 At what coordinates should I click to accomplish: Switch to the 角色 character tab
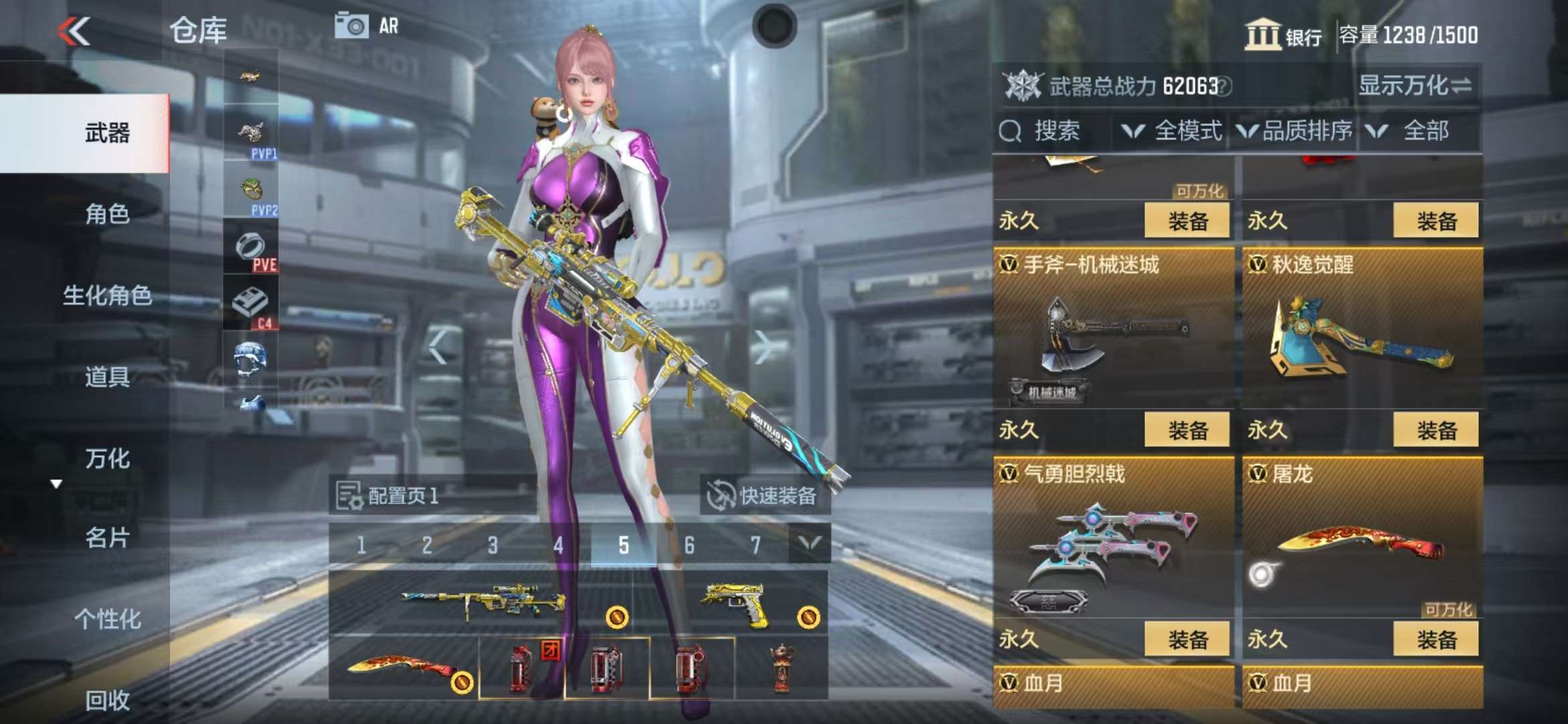pyautogui.click(x=107, y=214)
